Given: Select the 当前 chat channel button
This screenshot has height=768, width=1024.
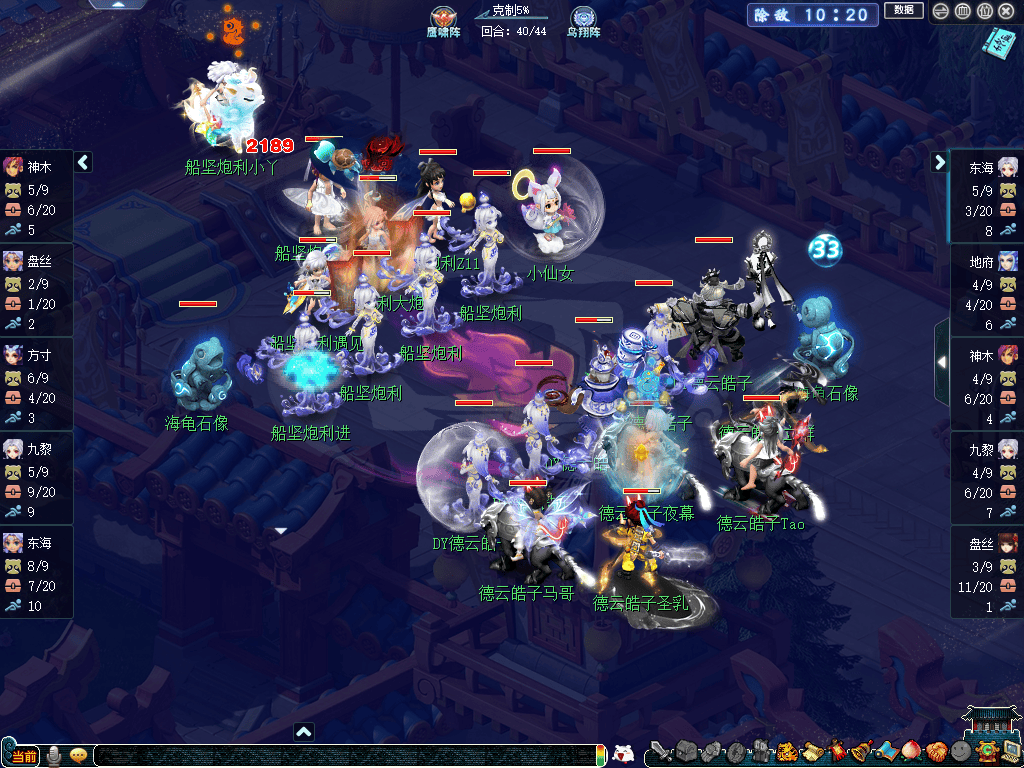Looking at the screenshot, I should tap(24, 755).
